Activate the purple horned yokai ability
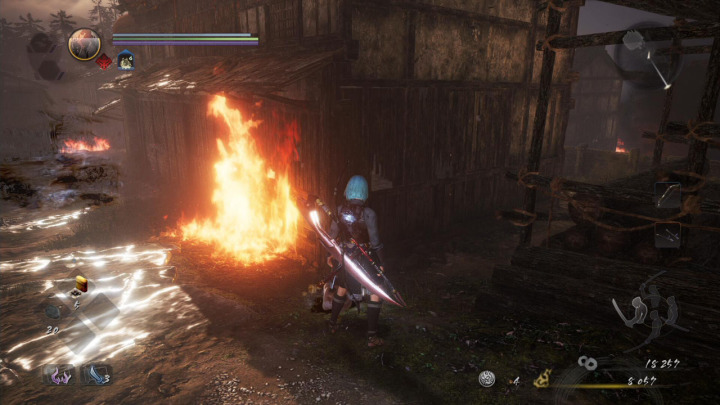This screenshot has height=405, width=720. pyautogui.click(x=59, y=375)
